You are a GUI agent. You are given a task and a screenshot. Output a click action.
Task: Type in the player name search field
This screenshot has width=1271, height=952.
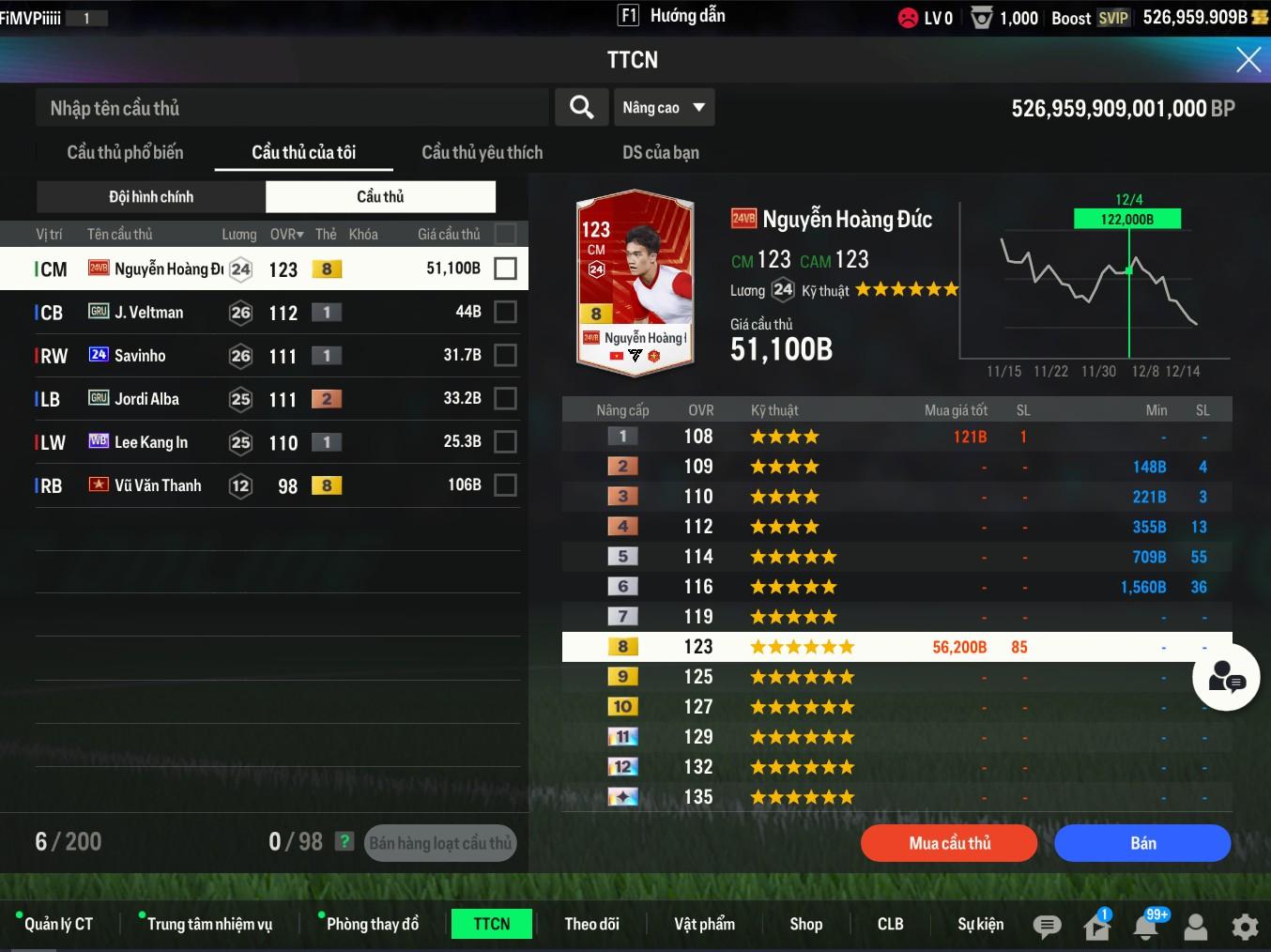[x=291, y=108]
